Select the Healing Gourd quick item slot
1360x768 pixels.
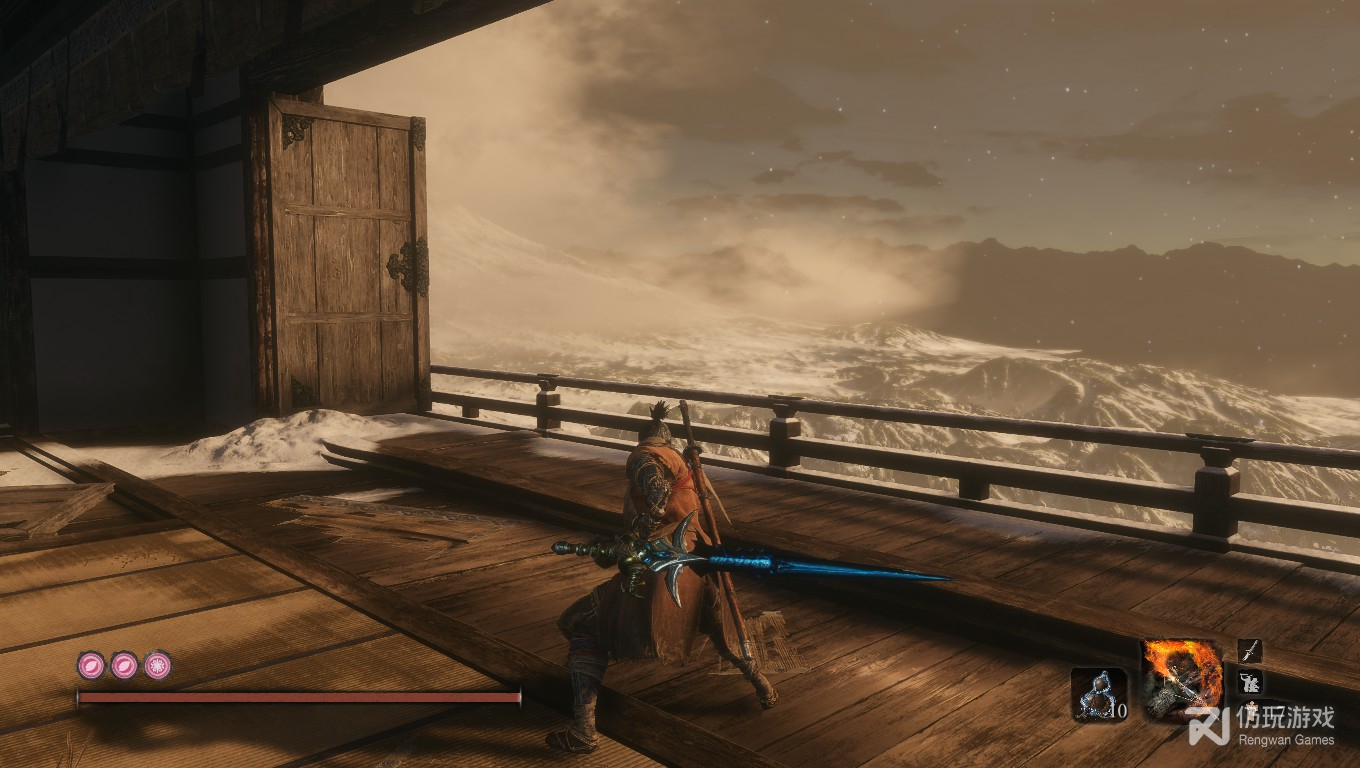(x=1099, y=693)
